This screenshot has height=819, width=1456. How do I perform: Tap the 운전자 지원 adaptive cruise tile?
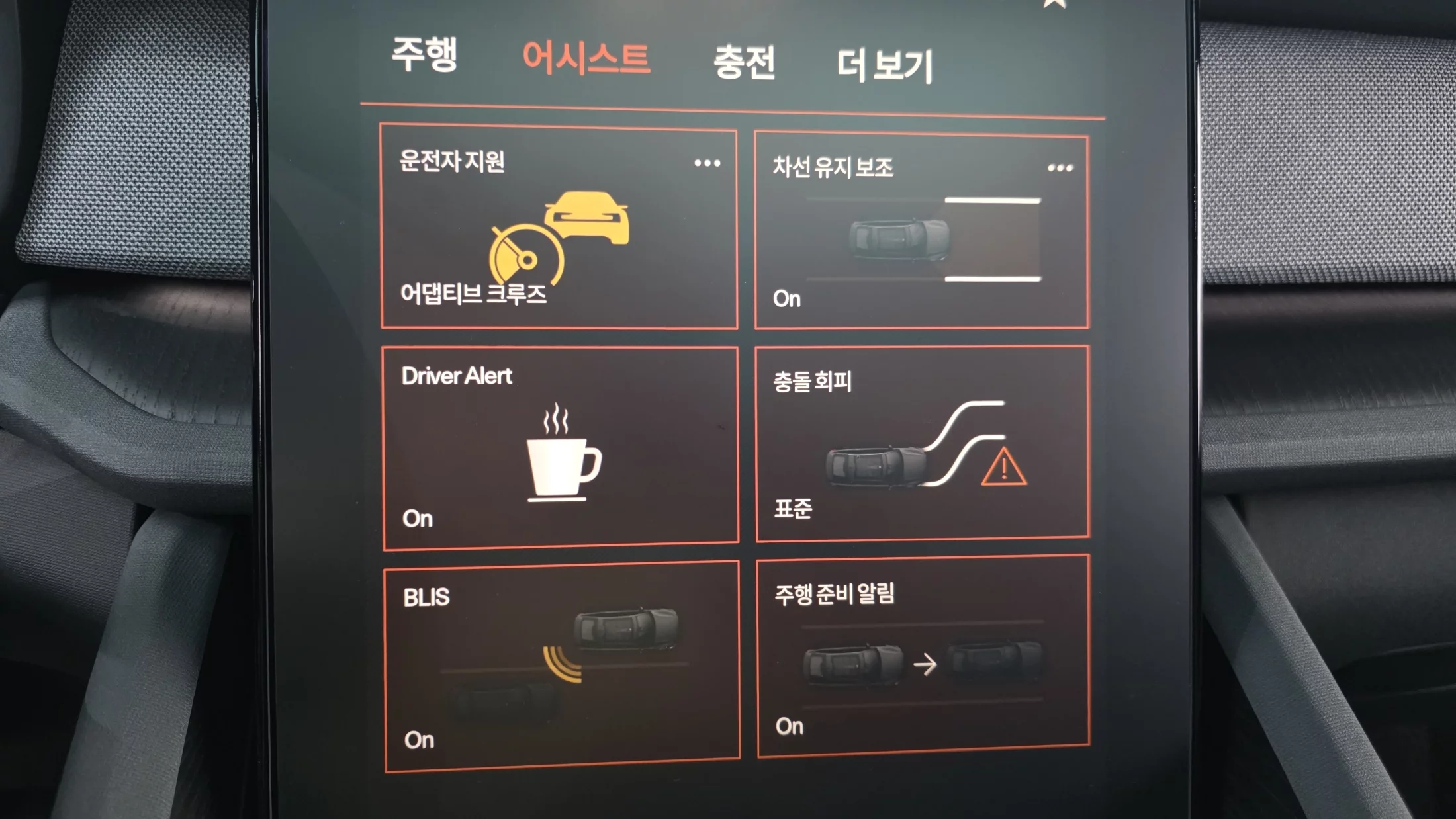(x=559, y=228)
